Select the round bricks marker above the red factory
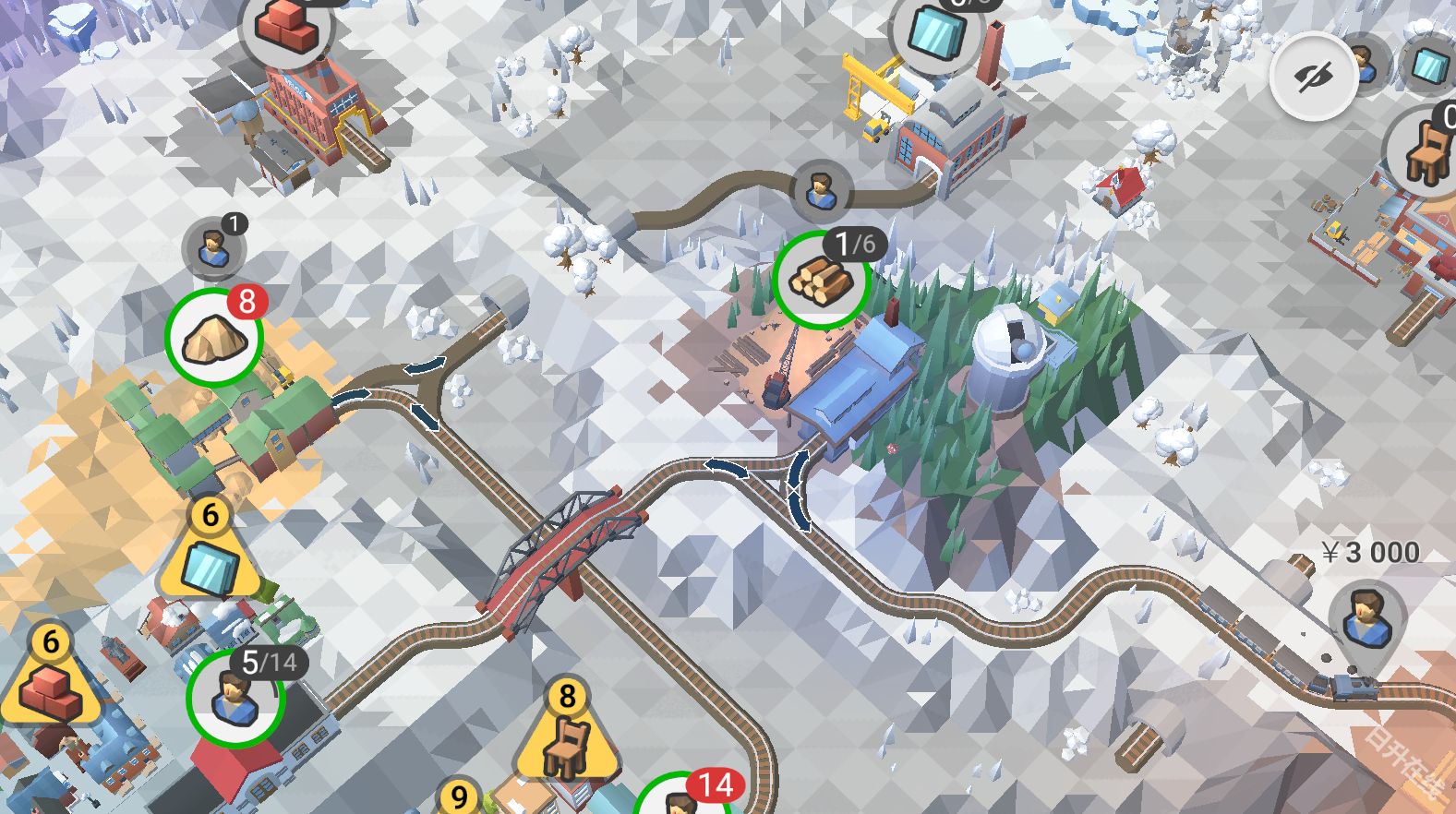This screenshot has height=814, width=1456. point(286,27)
